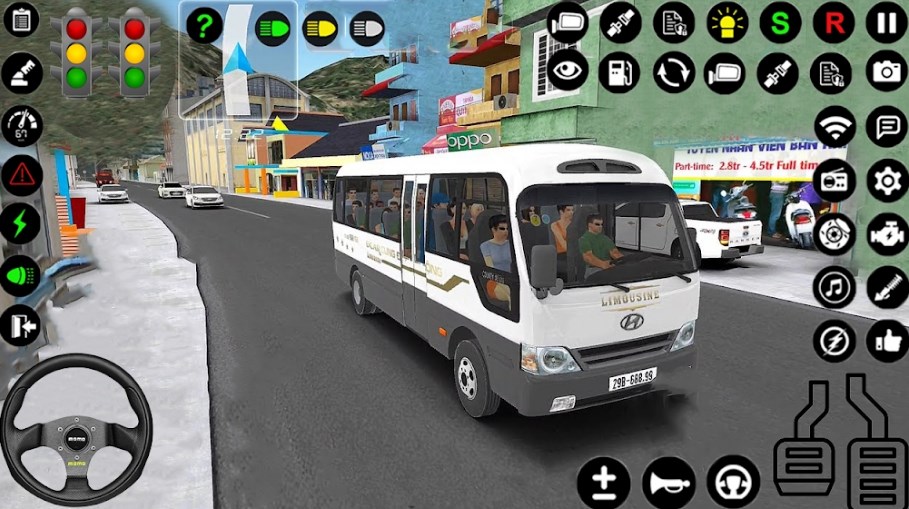Image resolution: width=909 pixels, height=509 pixels.
Task: Open the clipboard task list
Action: click(x=21, y=19)
